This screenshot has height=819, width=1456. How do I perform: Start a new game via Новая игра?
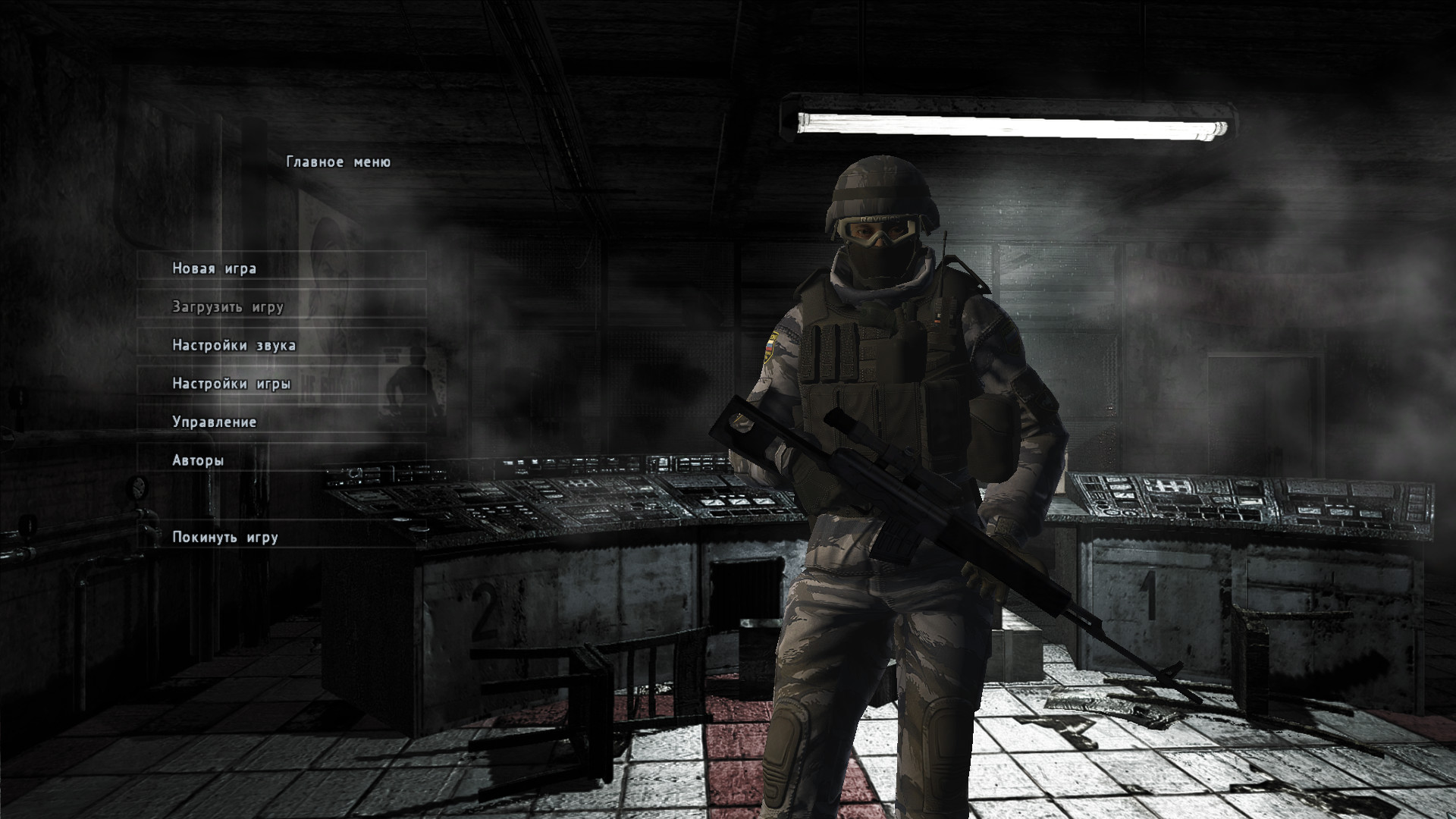pos(215,268)
